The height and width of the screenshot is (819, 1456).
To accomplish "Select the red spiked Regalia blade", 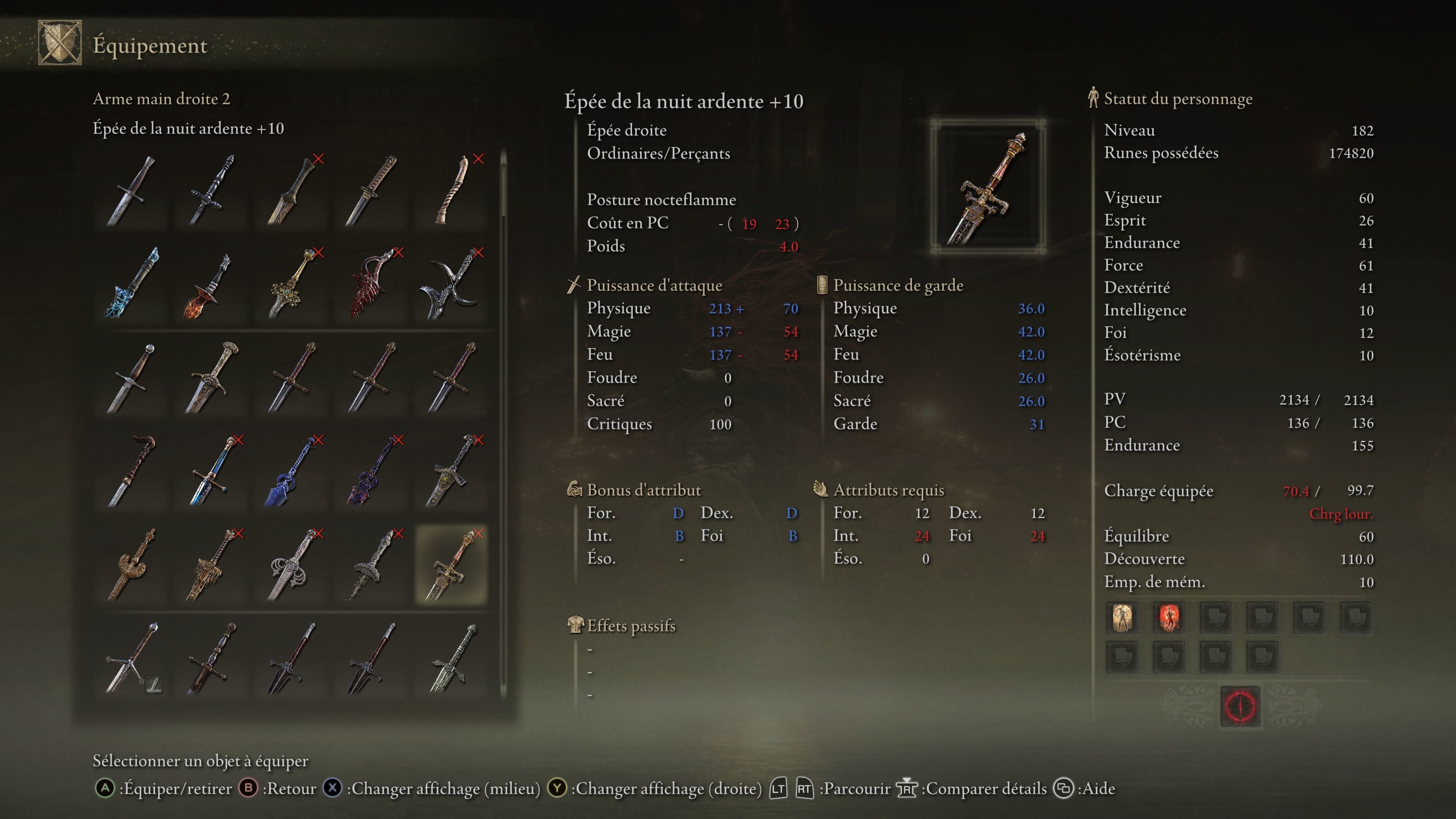I will point(371,282).
